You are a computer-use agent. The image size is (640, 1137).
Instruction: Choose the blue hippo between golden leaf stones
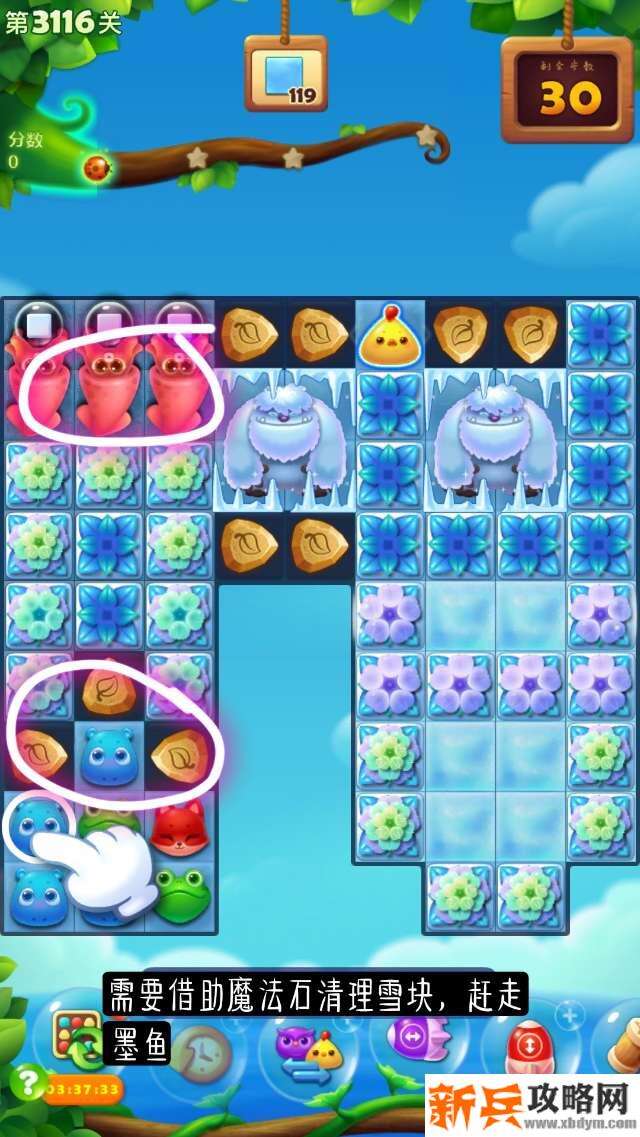[x=108, y=756]
